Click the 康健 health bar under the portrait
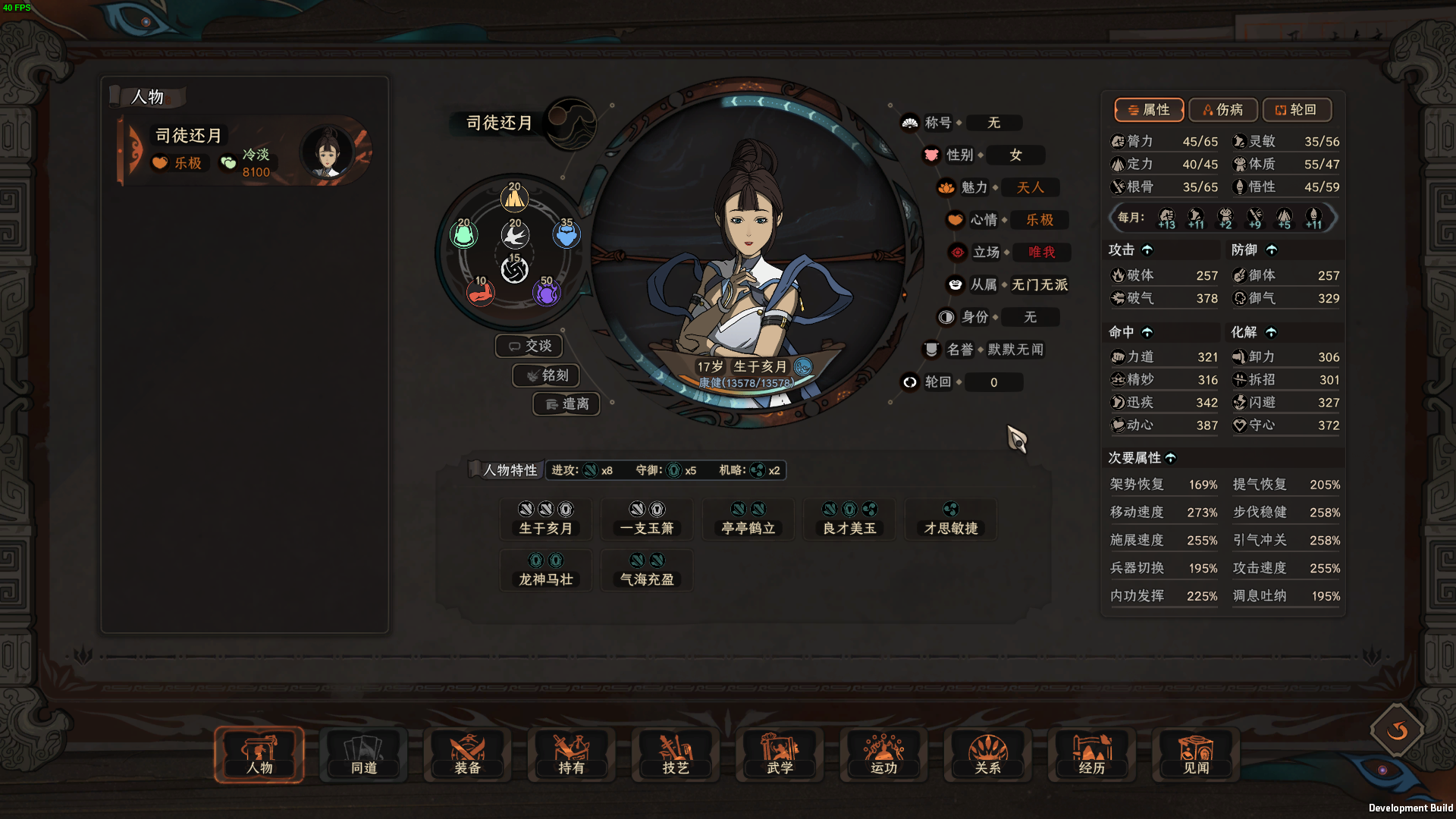 click(745, 383)
